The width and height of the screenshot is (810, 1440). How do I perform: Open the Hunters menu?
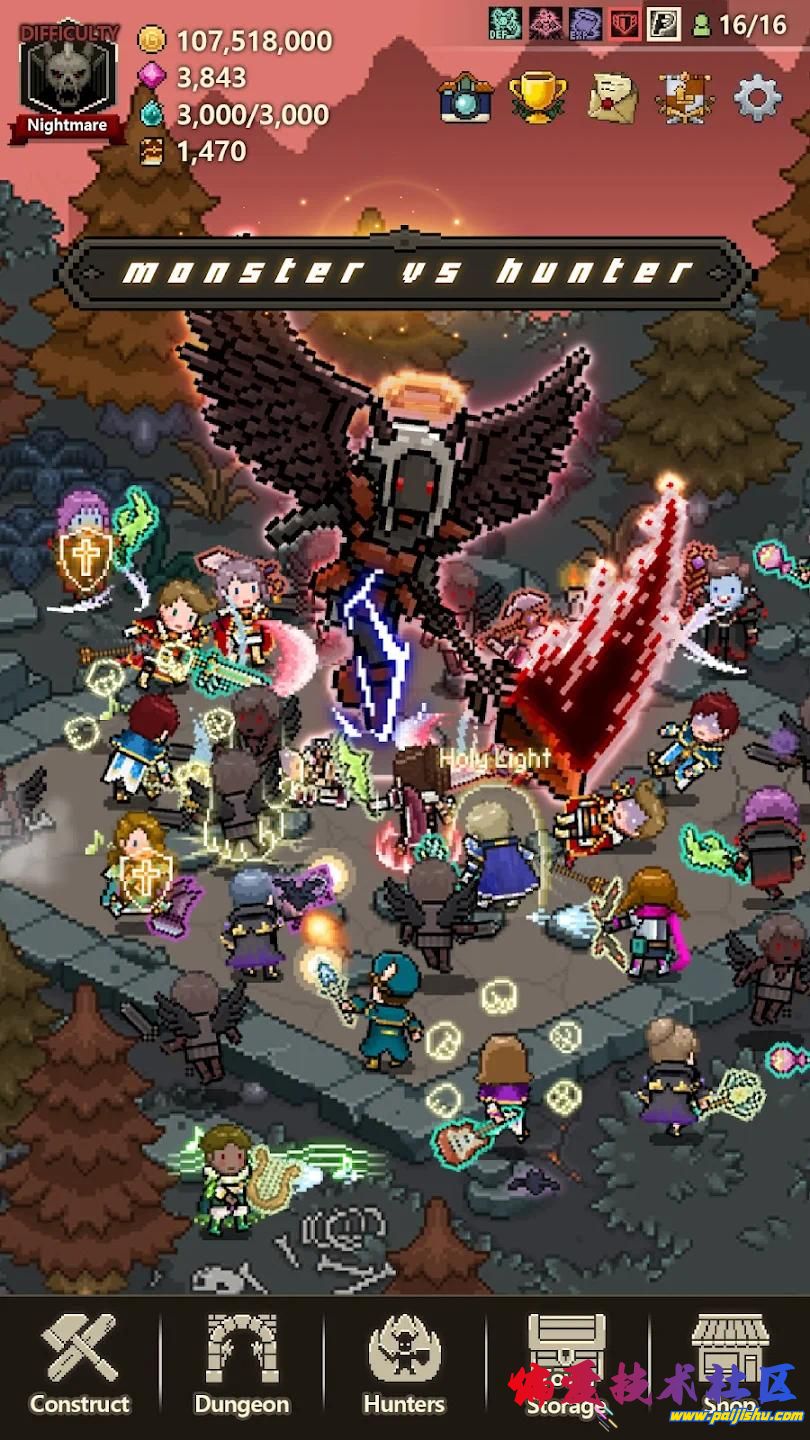tap(404, 1366)
